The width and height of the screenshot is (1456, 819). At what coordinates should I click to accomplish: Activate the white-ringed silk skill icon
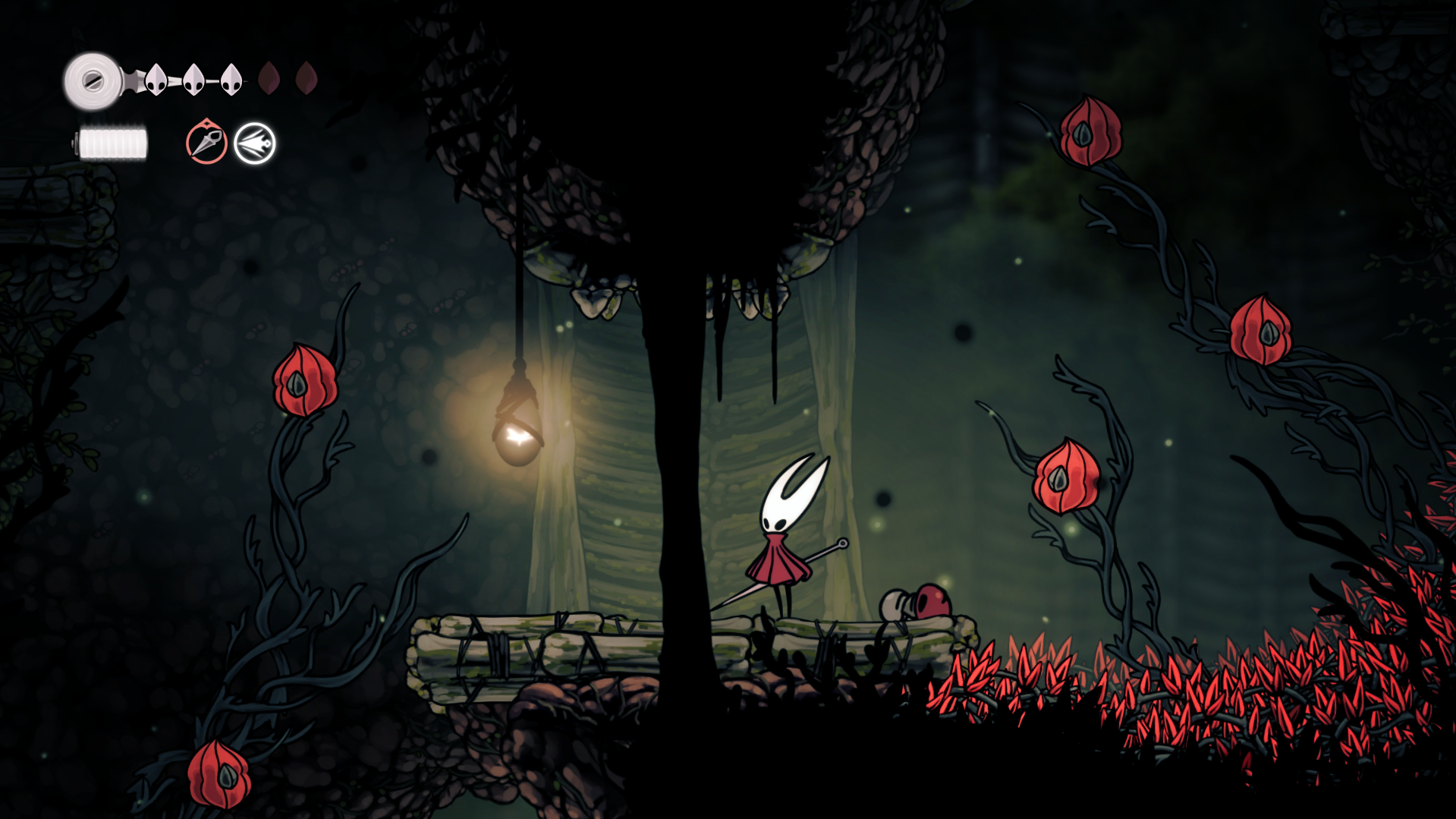(255, 143)
